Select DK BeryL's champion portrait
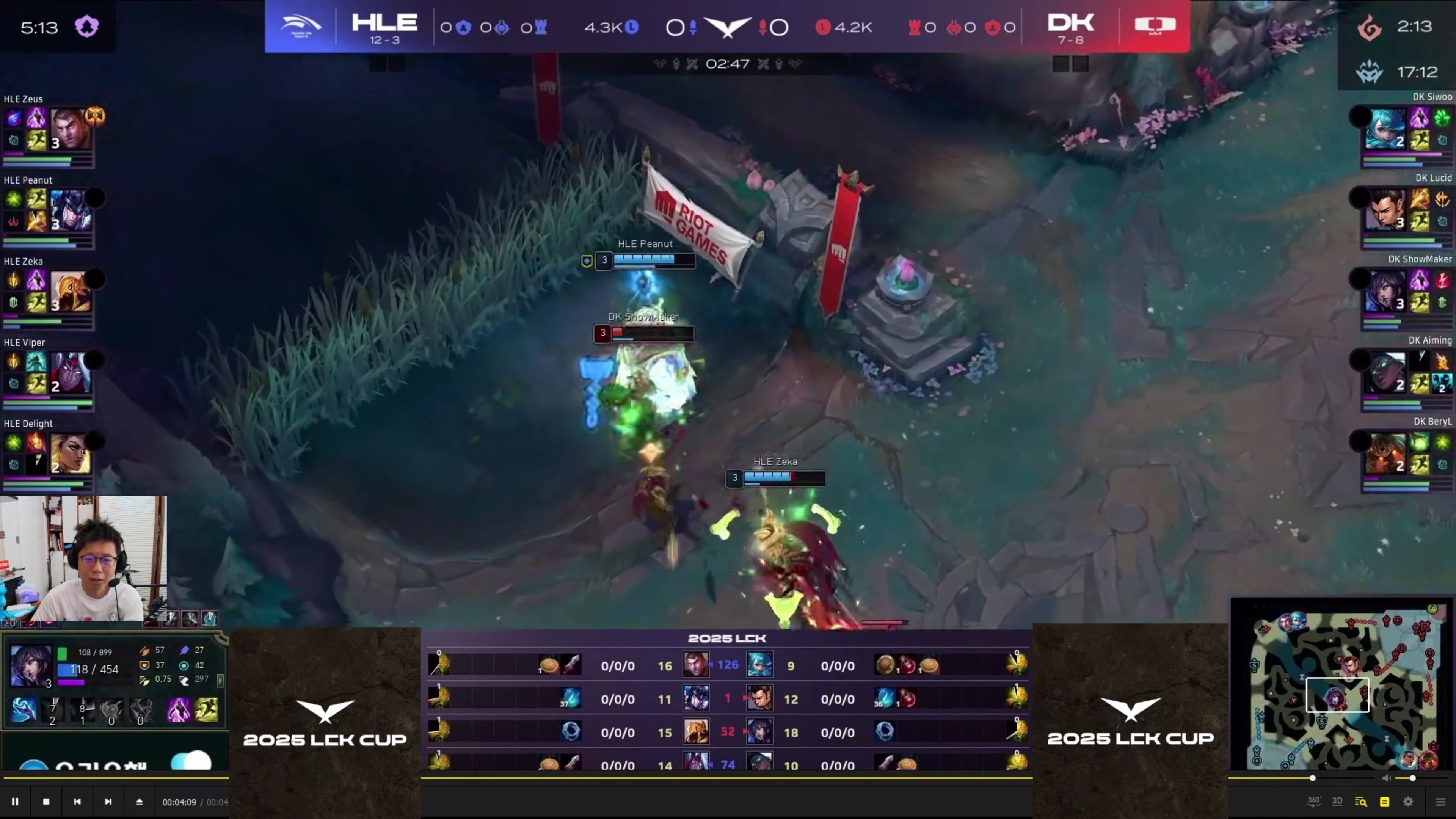 1385,453
